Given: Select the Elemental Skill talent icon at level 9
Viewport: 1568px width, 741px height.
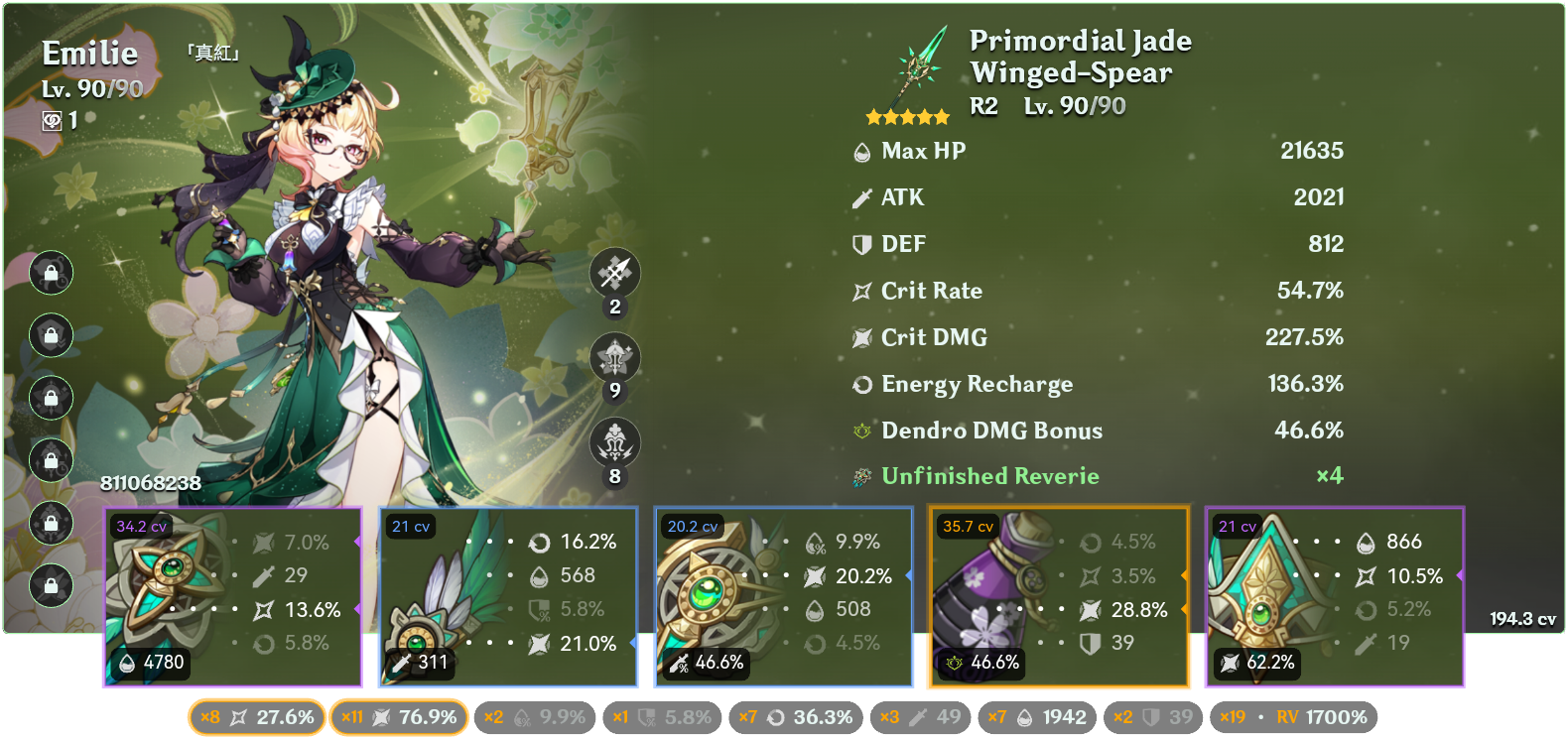Looking at the screenshot, I should [612, 359].
